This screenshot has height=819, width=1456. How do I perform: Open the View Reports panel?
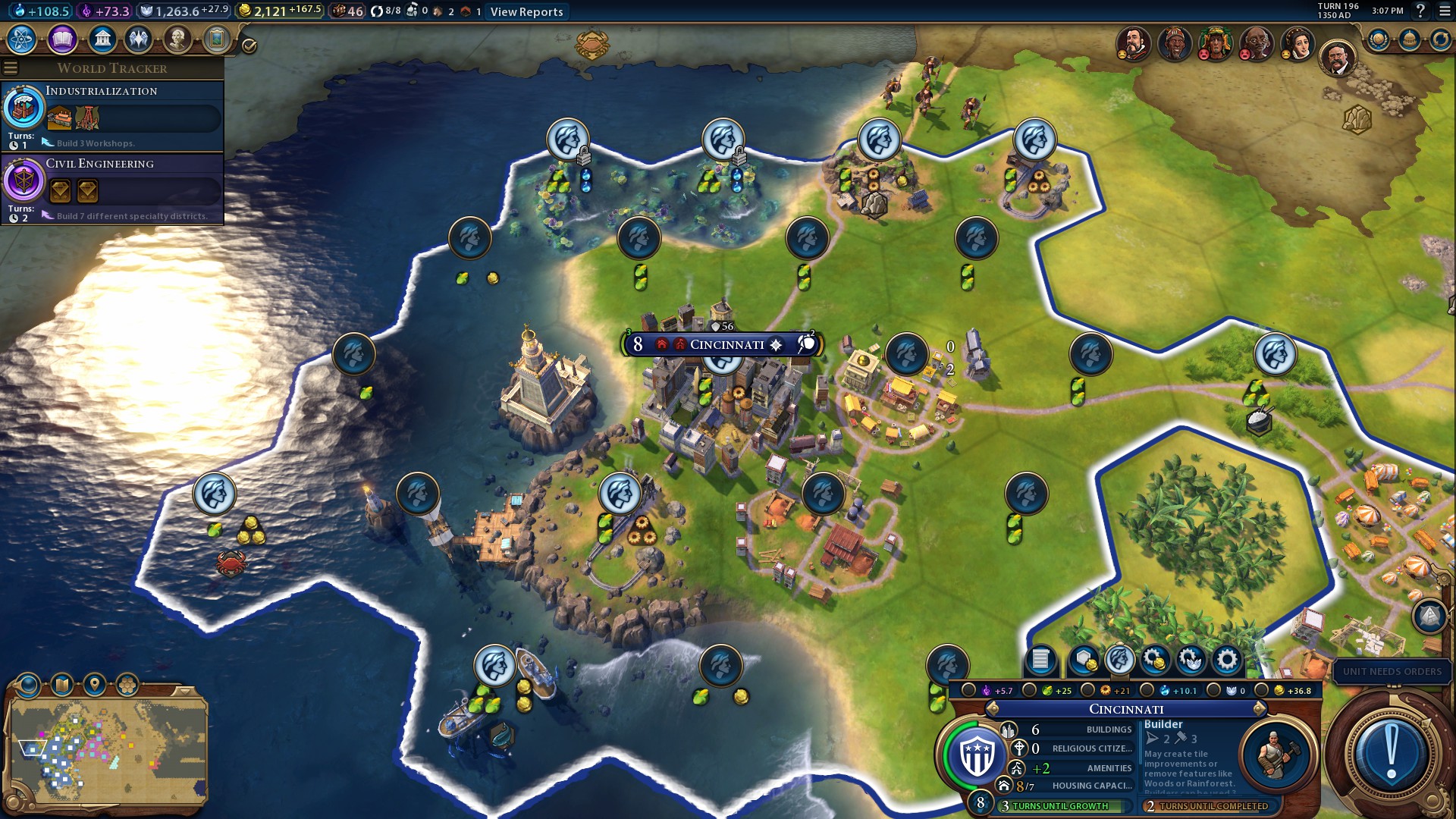click(x=526, y=11)
